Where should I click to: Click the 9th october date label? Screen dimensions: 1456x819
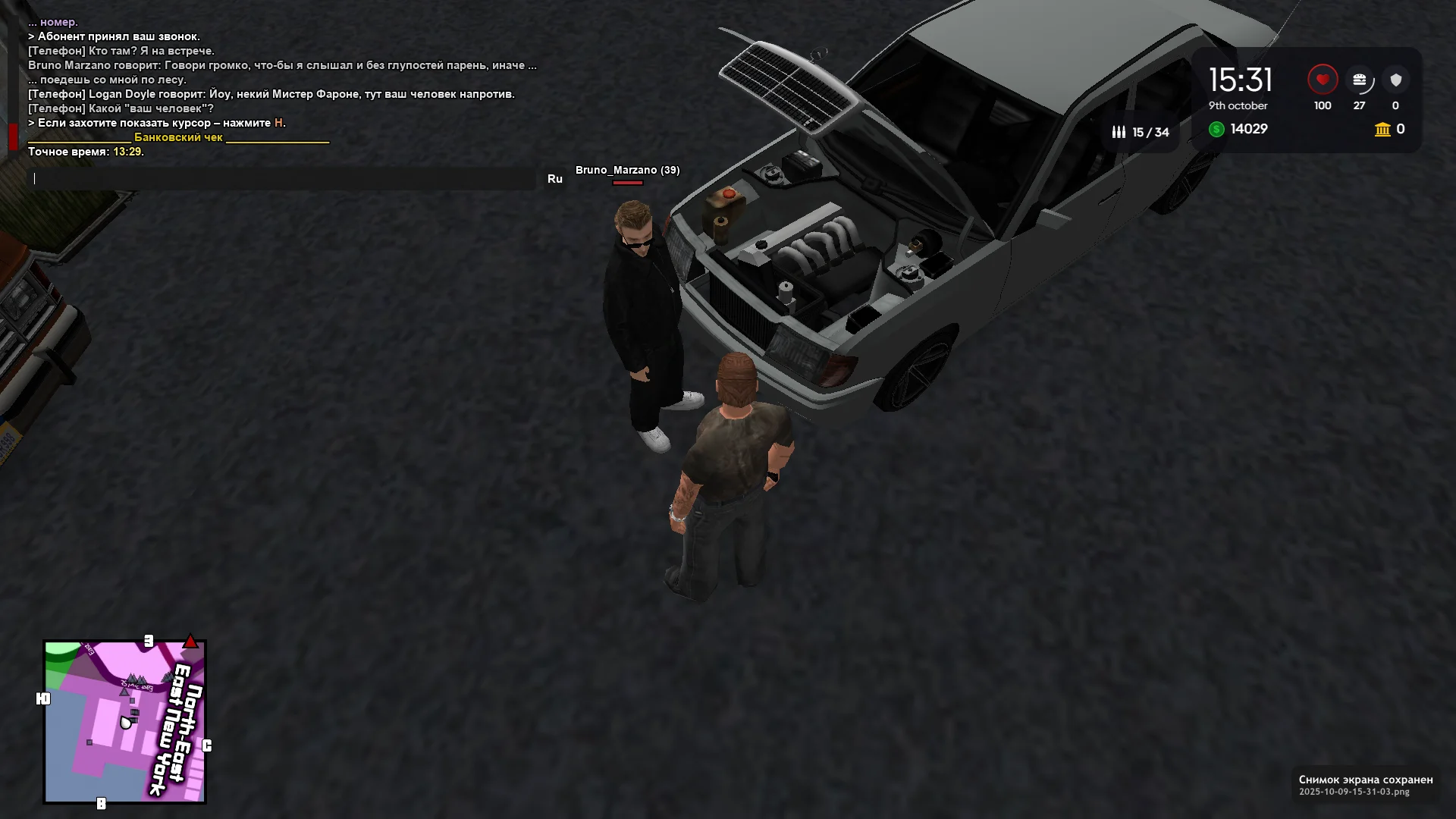pos(1238,106)
